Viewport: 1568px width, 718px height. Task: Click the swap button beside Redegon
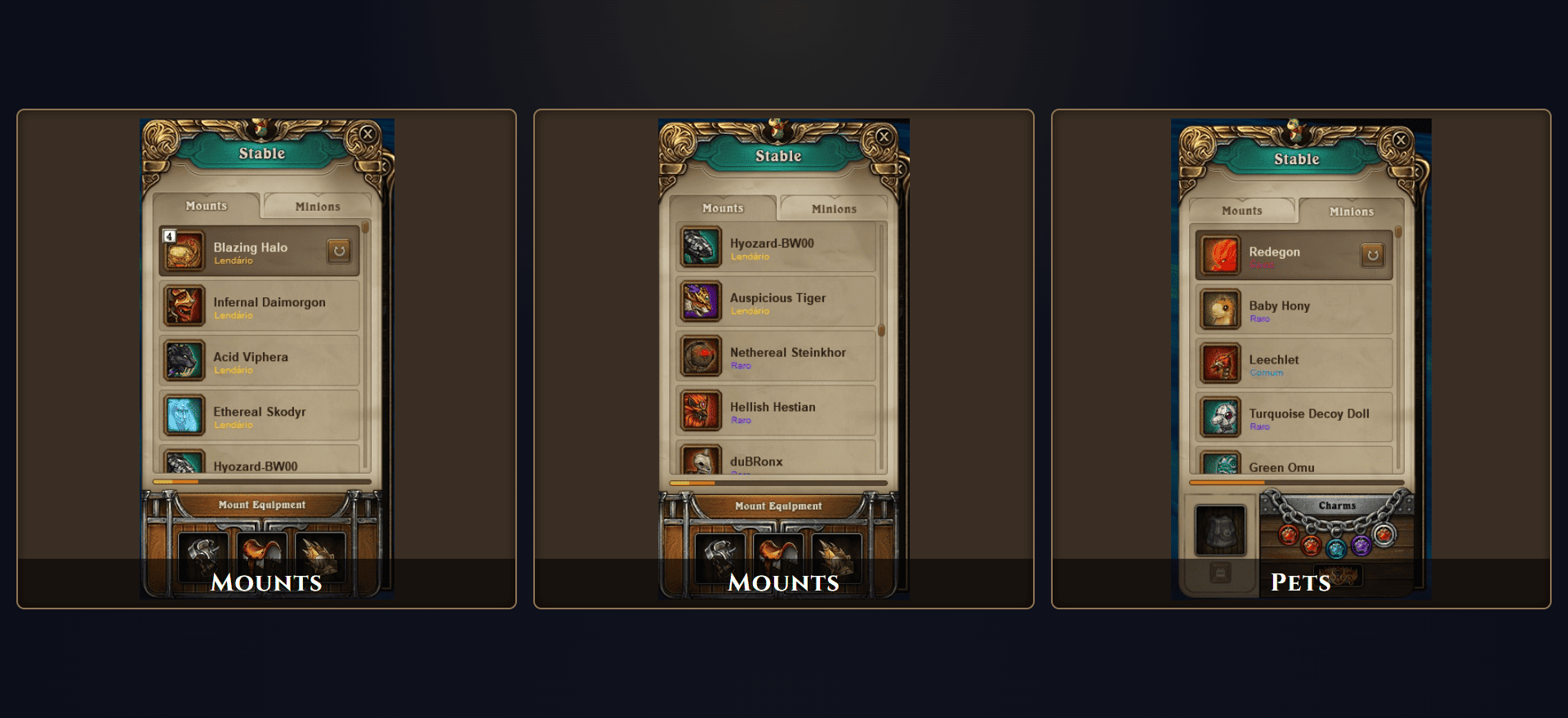tap(1372, 255)
